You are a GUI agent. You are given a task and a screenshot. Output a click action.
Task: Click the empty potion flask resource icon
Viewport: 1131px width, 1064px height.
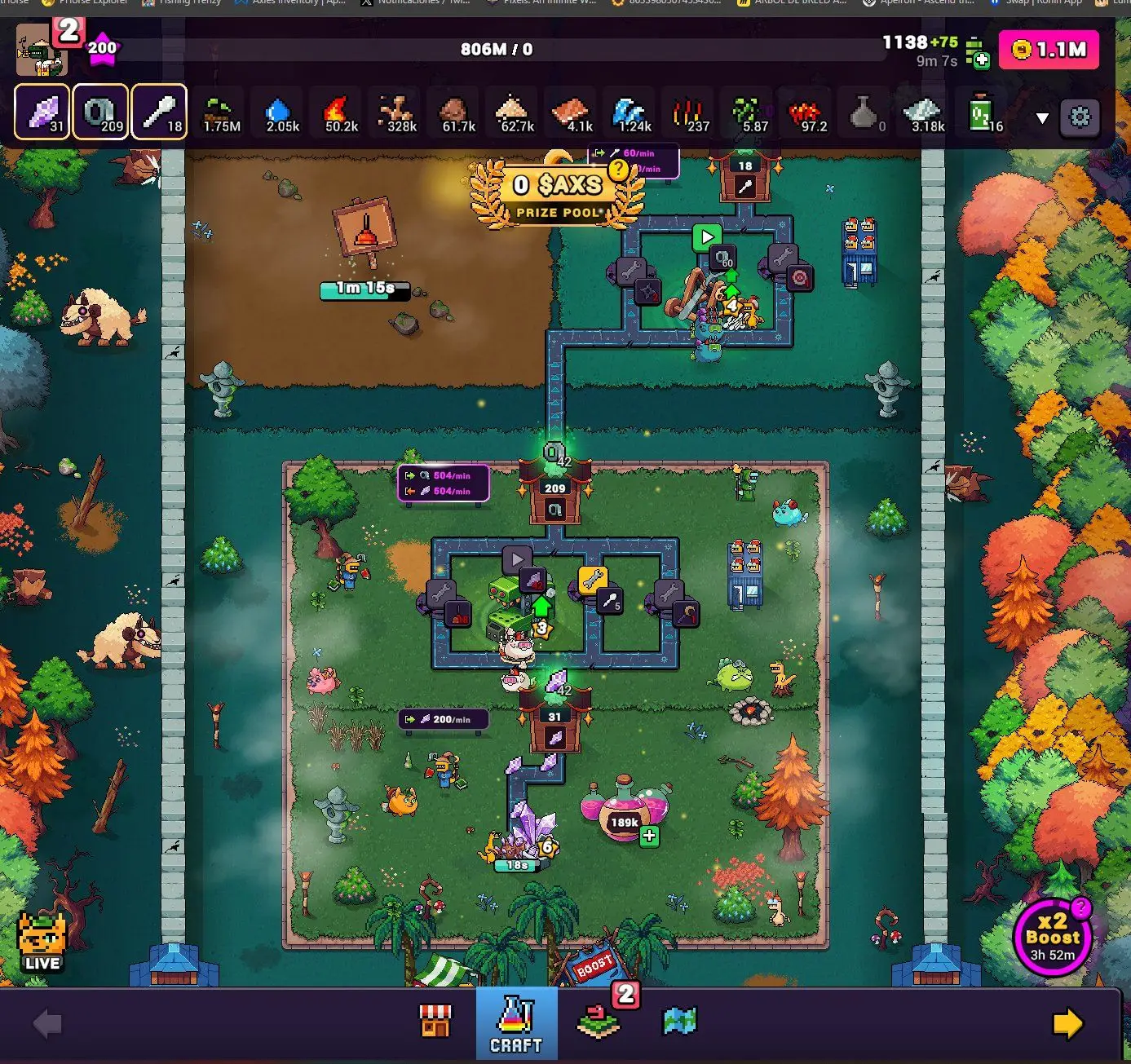tap(863, 113)
